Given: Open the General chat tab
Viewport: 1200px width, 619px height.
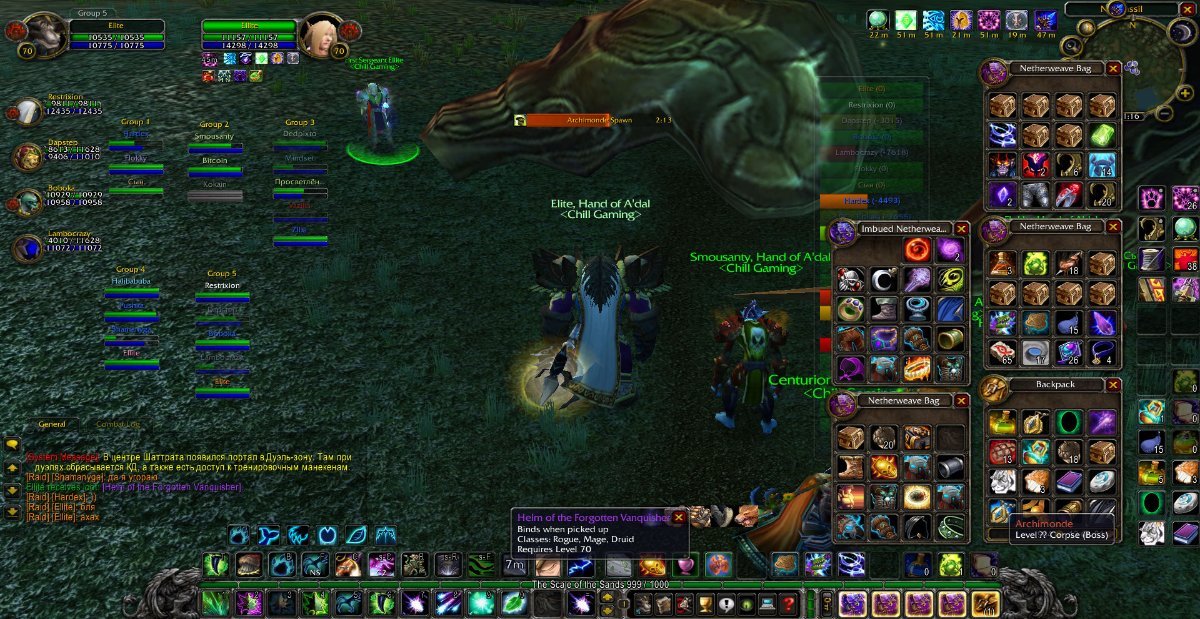Looking at the screenshot, I should (51, 425).
